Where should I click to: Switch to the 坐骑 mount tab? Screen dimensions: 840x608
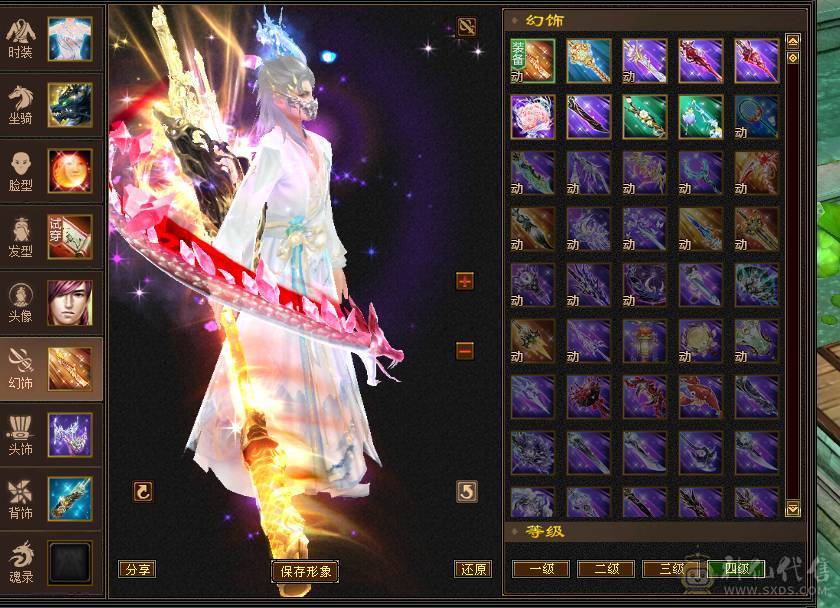(x=51, y=104)
